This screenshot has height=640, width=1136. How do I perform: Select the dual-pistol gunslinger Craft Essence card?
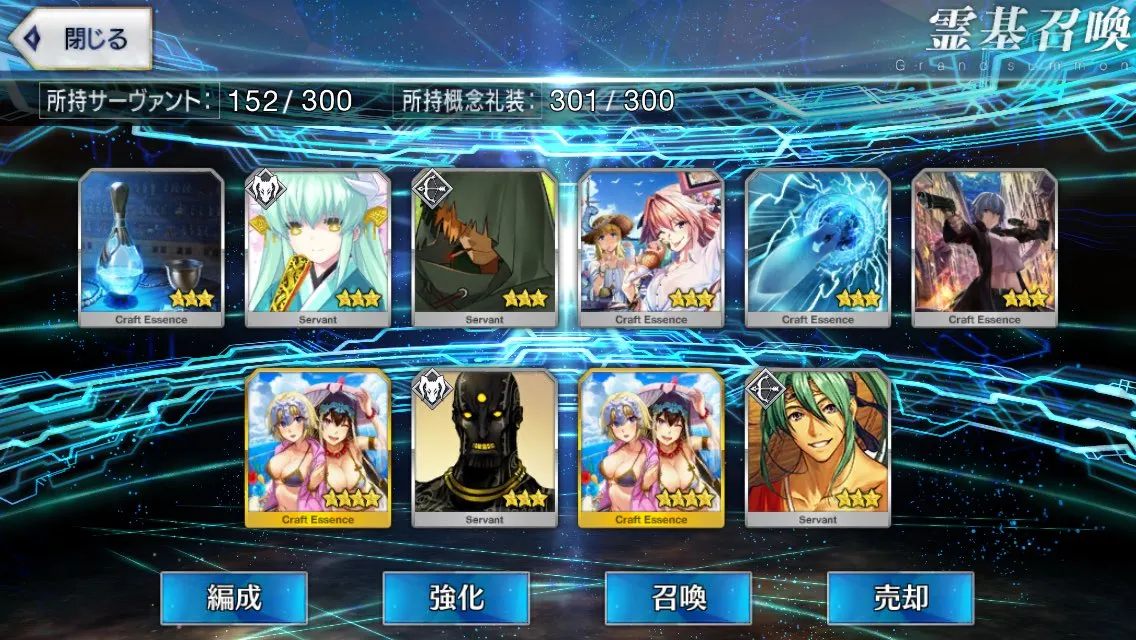(x=985, y=248)
